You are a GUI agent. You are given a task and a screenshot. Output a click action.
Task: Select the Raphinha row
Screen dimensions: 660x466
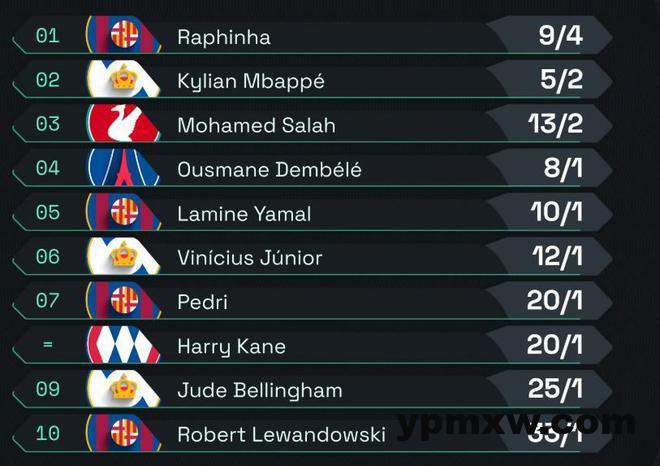224,38
